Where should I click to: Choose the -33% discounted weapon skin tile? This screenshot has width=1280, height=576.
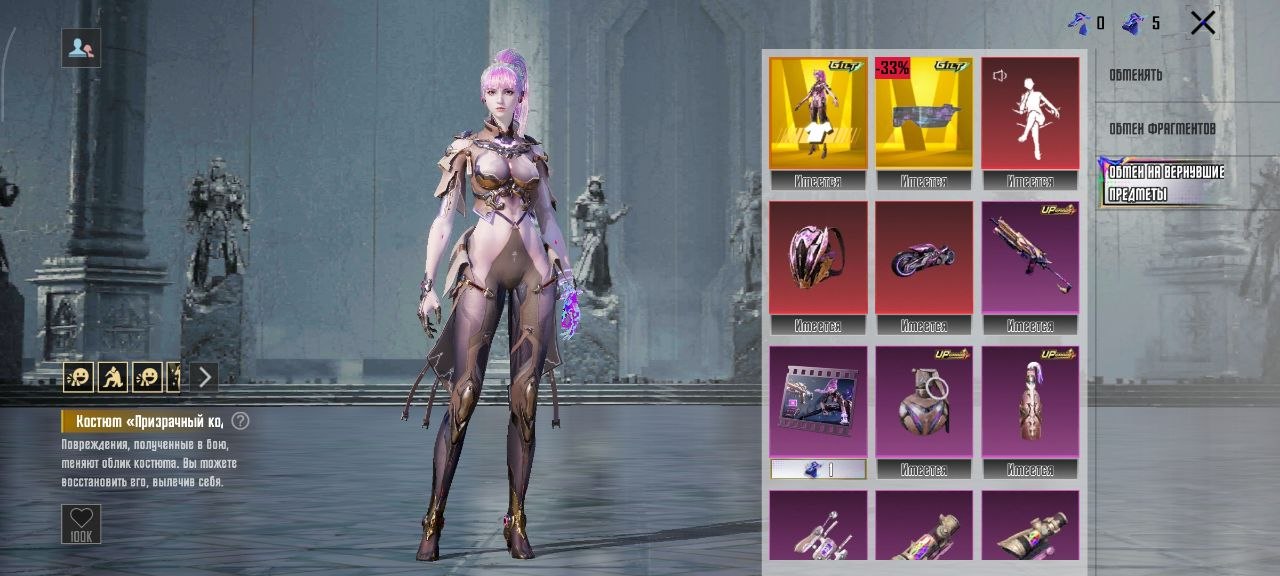point(924,113)
